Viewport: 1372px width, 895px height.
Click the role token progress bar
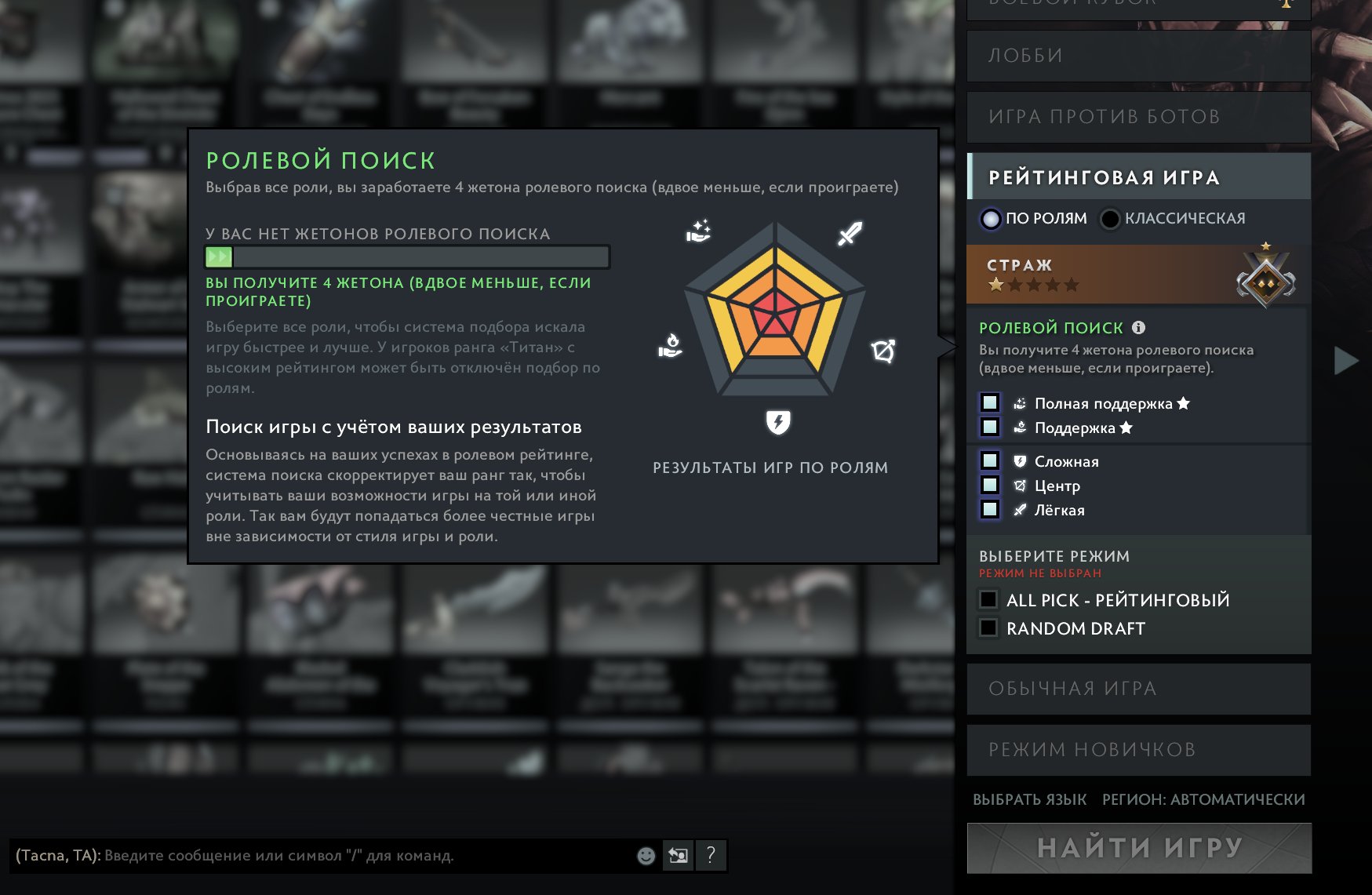[x=406, y=256]
